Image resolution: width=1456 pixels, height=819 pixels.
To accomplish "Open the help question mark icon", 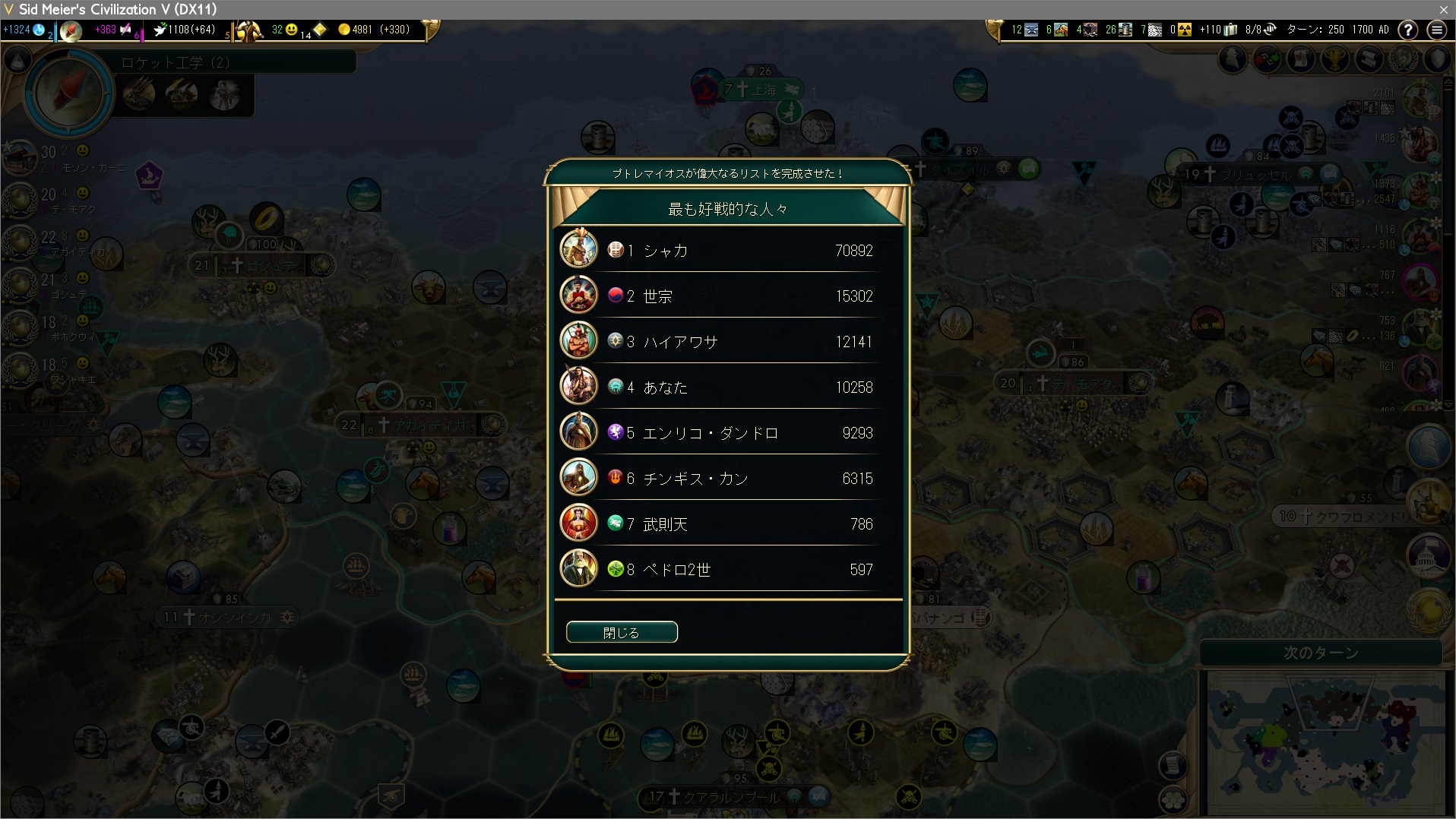I will pos(1408,30).
